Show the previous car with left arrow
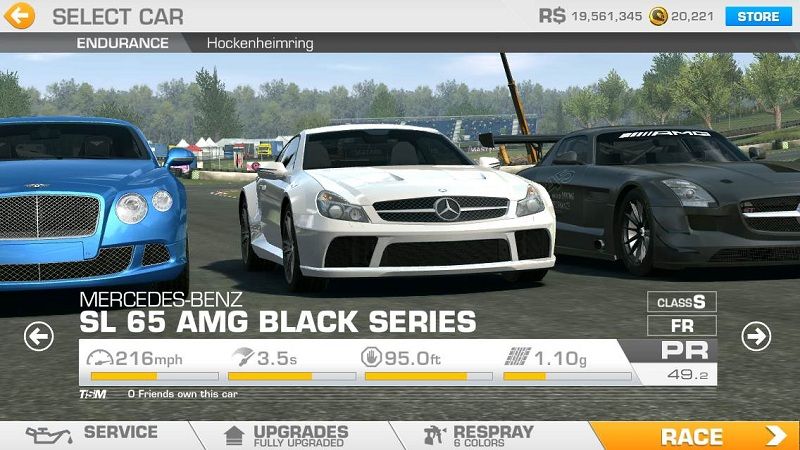Image resolution: width=800 pixels, height=450 pixels. point(38,337)
